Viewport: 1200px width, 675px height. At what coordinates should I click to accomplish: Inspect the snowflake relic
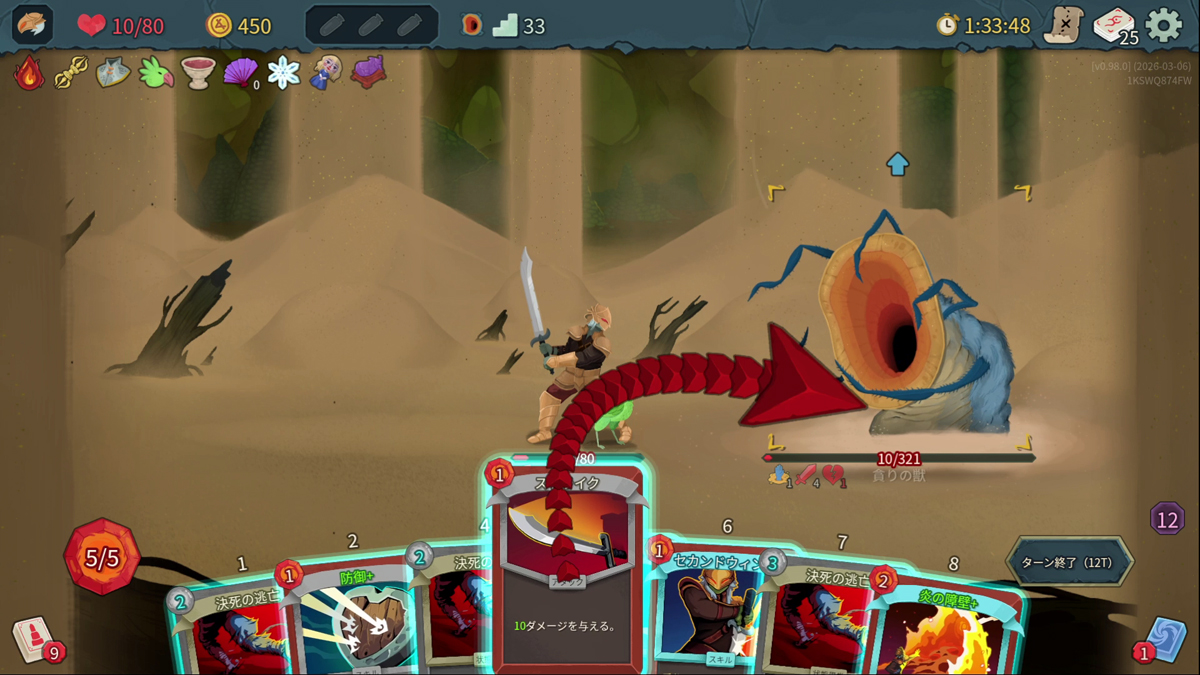(x=284, y=73)
